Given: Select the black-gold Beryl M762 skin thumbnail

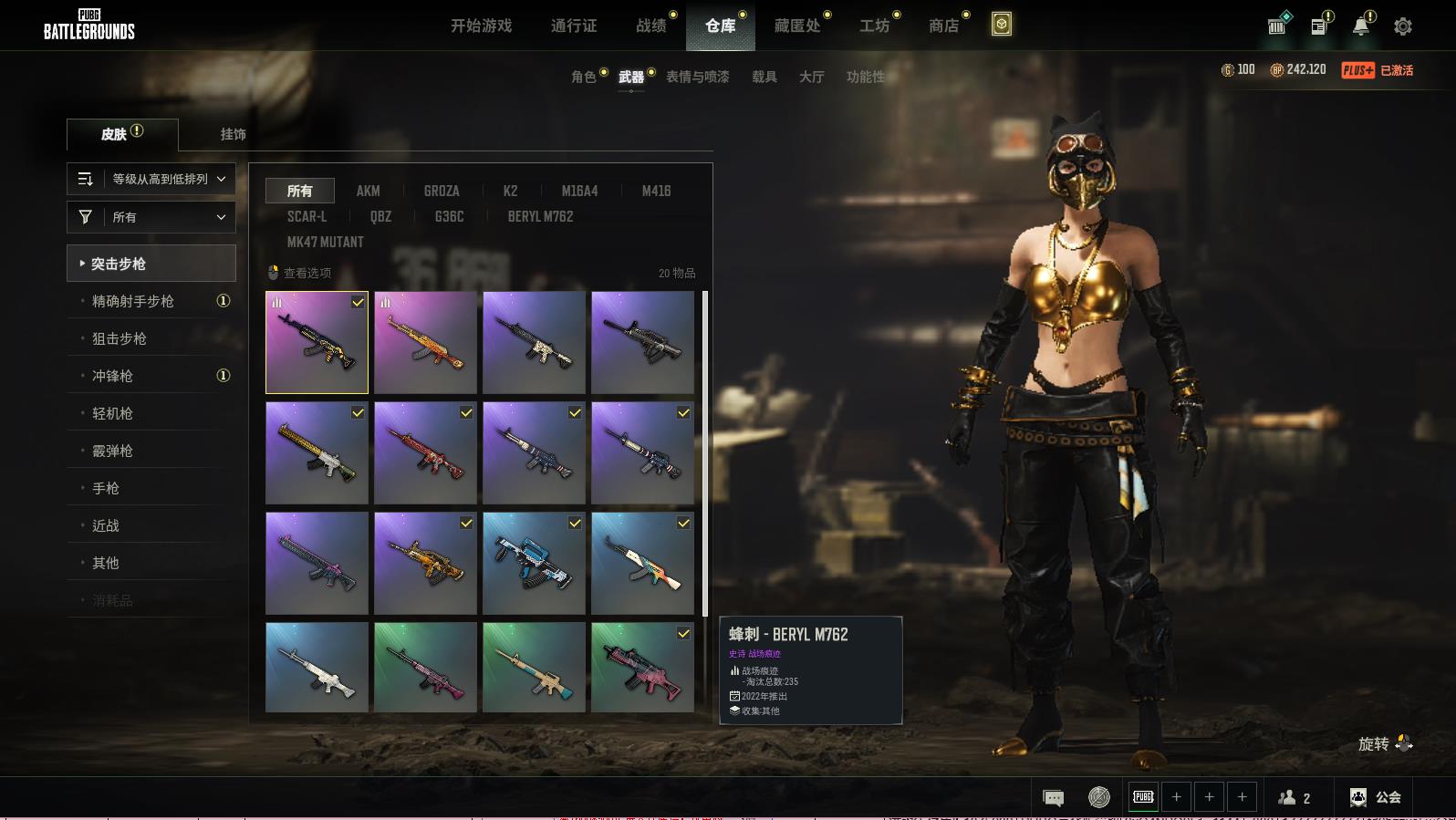Looking at the screenshot, I should (x=317, y=342).
